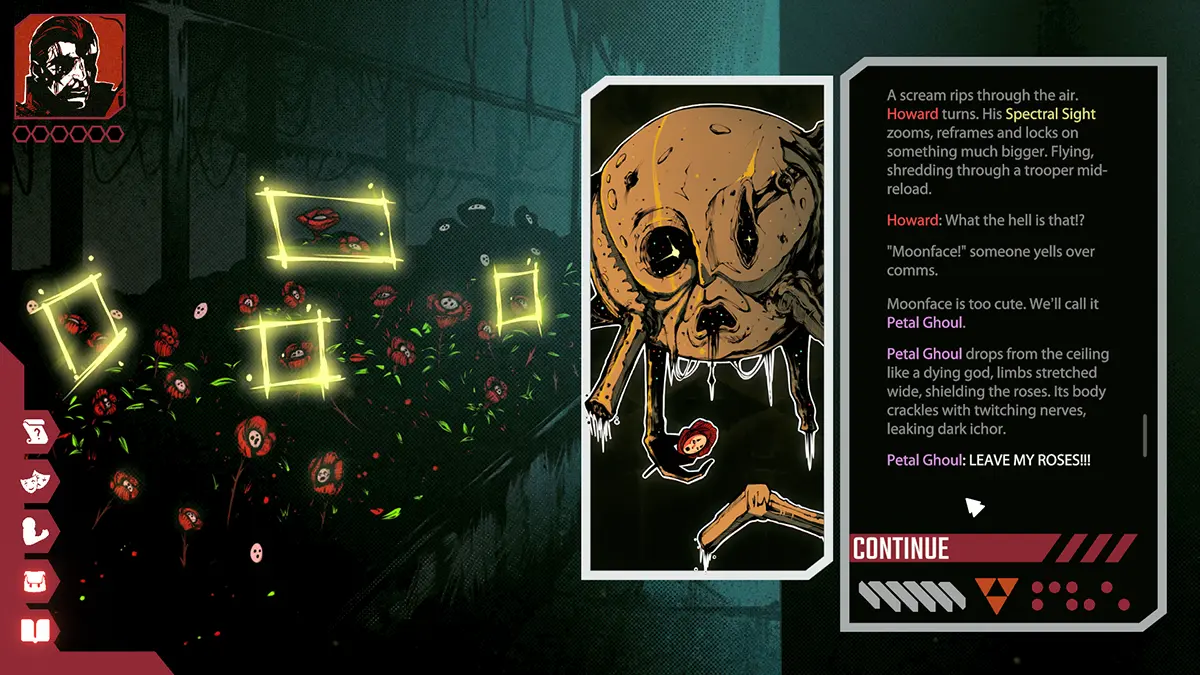Click the dialogue text panel scrollbar
The image size is (1200, 675).
pos(1145,435)
